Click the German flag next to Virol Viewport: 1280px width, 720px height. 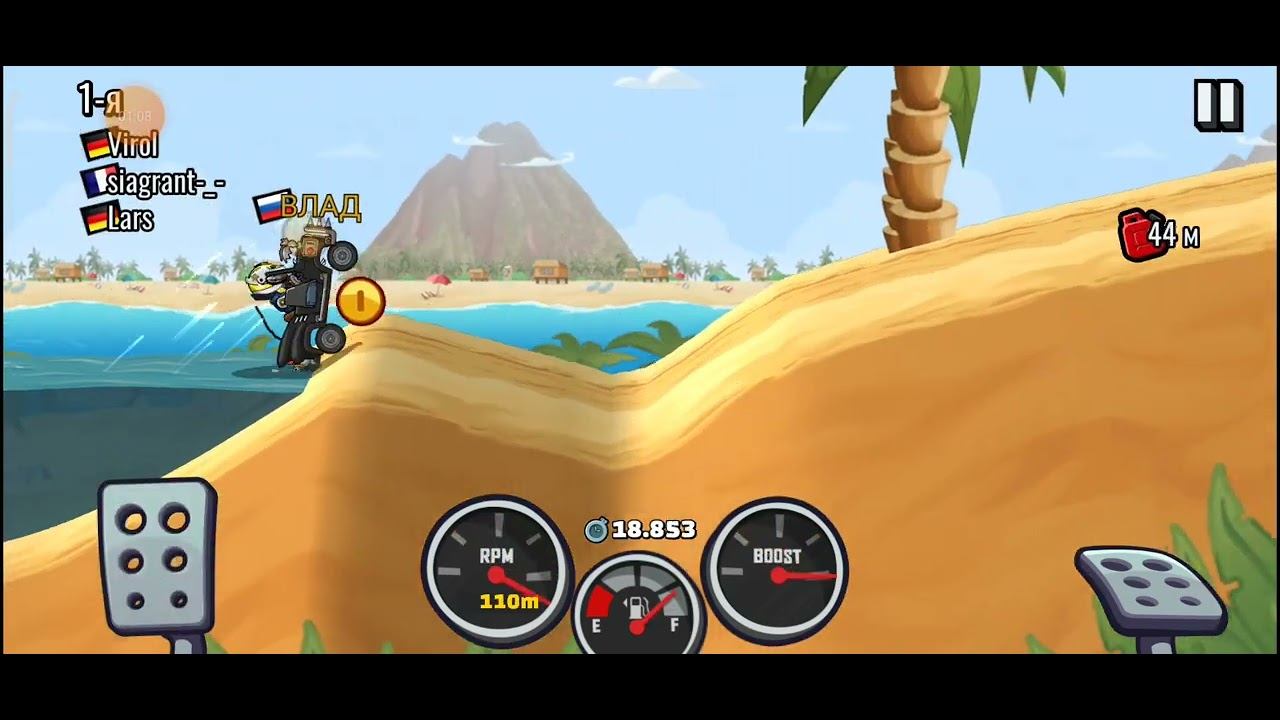pyautogui.click(x=97, y=144)
